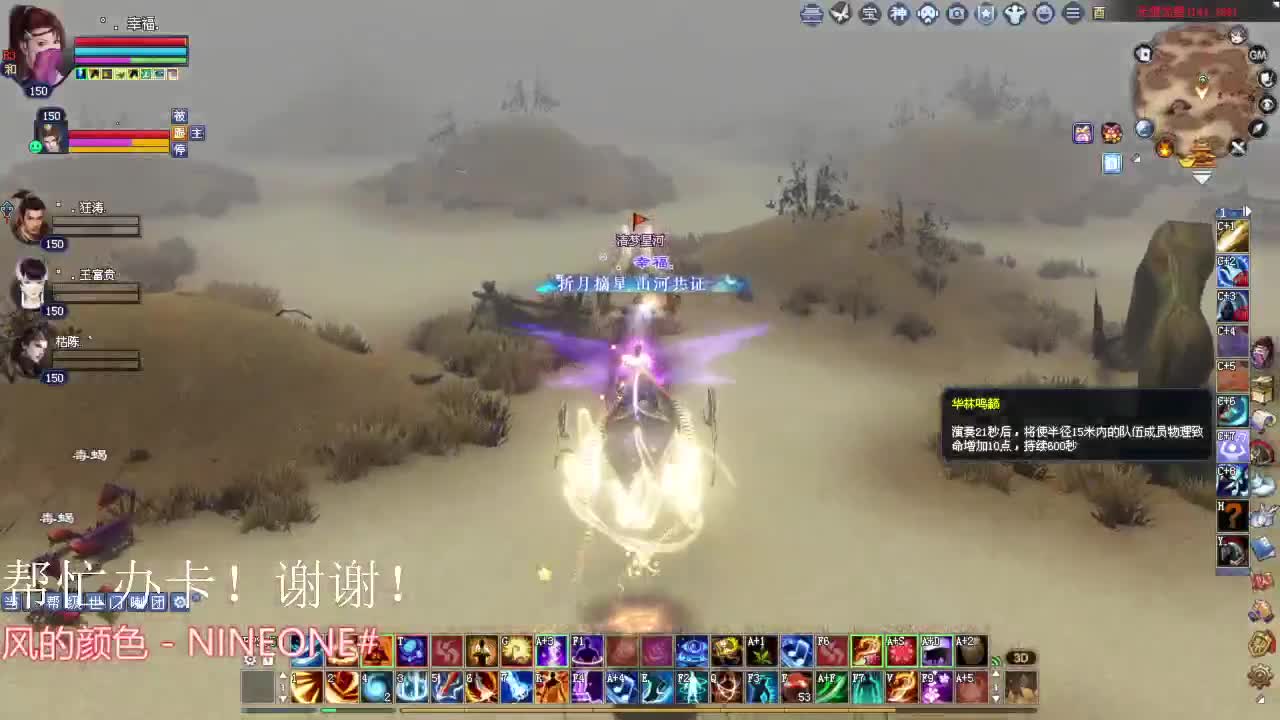The image size is (1280, 720).
Task: Click the camera screenshot icon on top bar
Action: point(957,15)
